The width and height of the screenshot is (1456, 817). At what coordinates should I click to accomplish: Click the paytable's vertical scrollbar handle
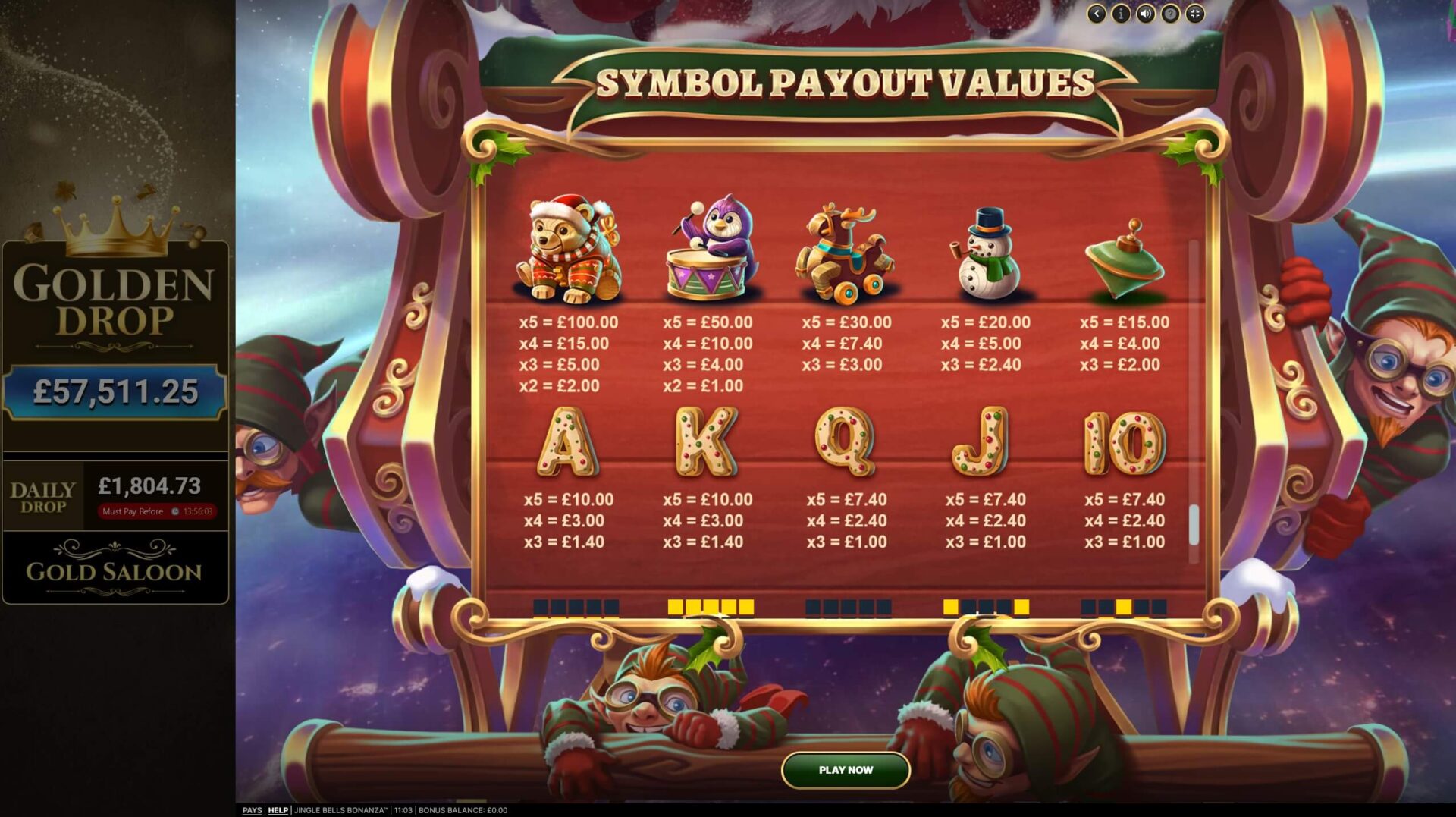(x=1194, y=524)
